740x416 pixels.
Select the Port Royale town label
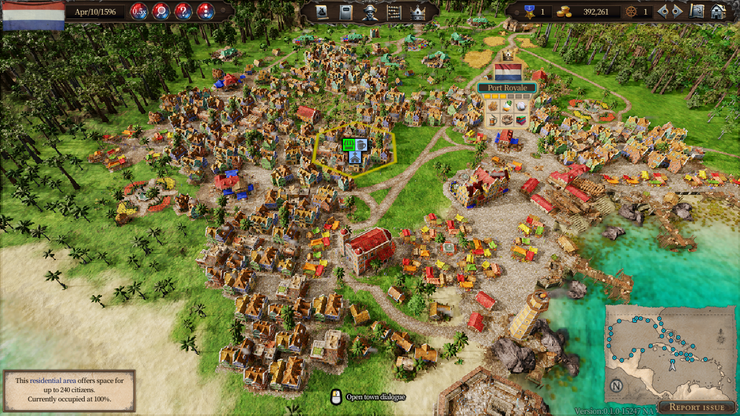tap(507, 88)
